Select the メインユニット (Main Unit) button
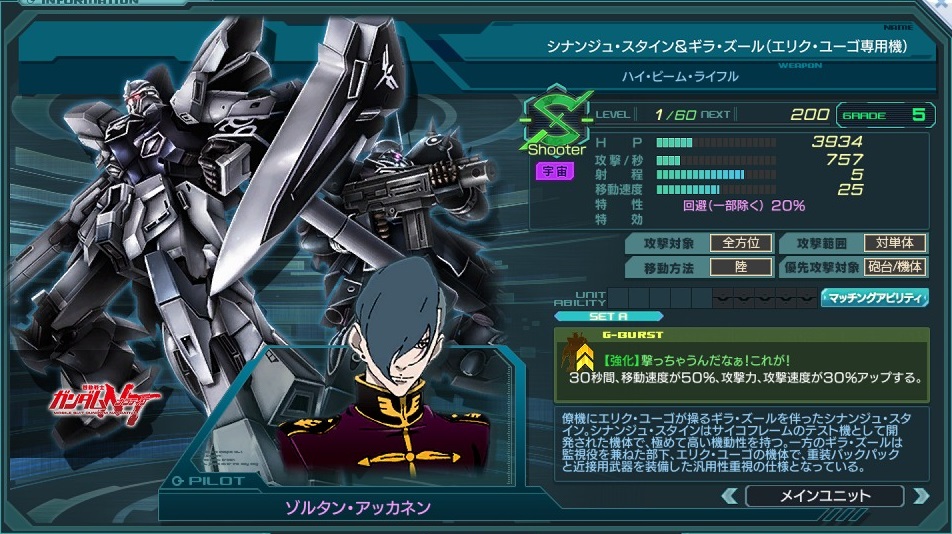The width and height of the screenshot is (952, 534). pyautogui.click(x=824, y=496)
